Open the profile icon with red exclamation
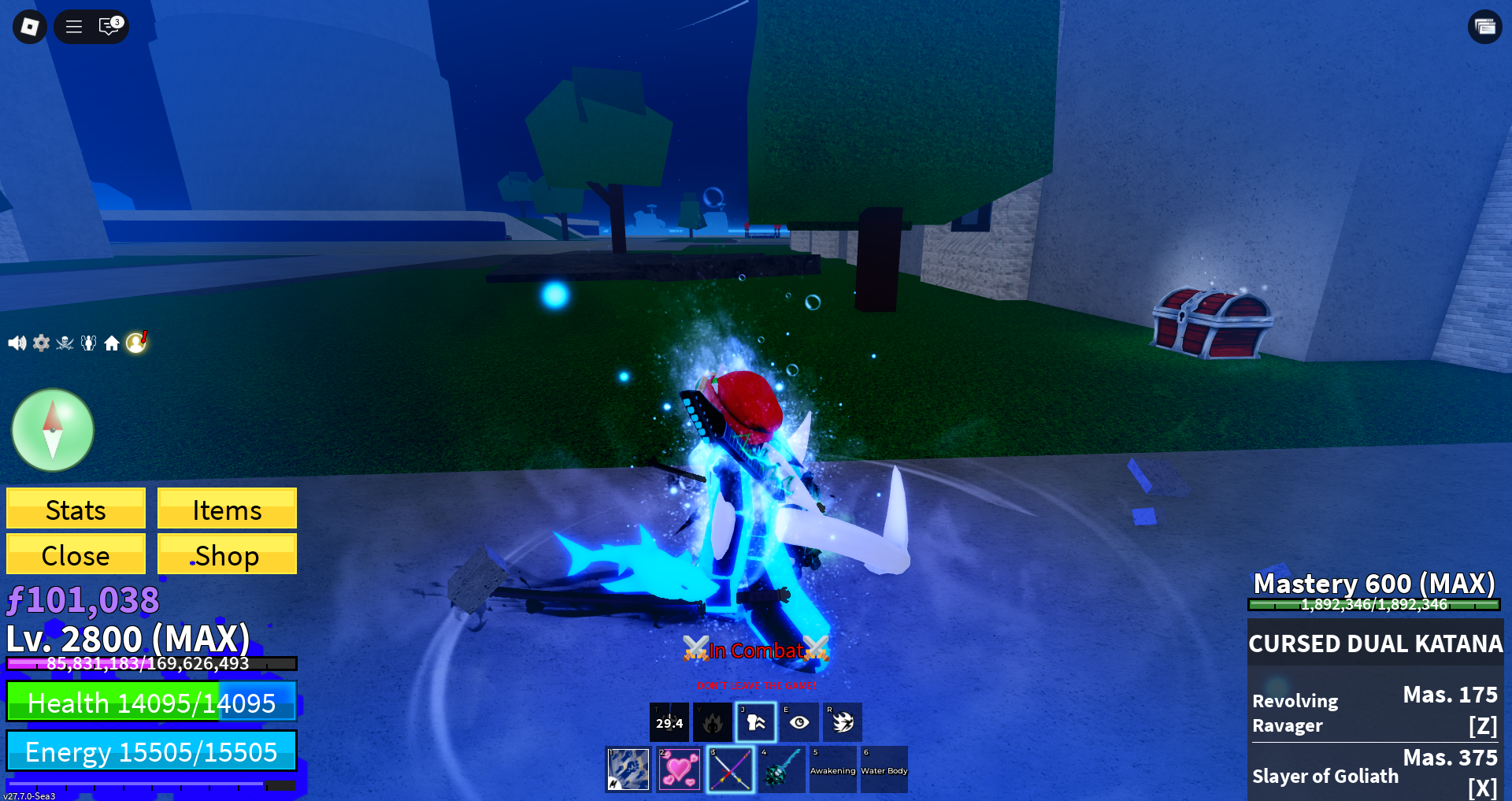1512x801 pixels. point(136,342)
